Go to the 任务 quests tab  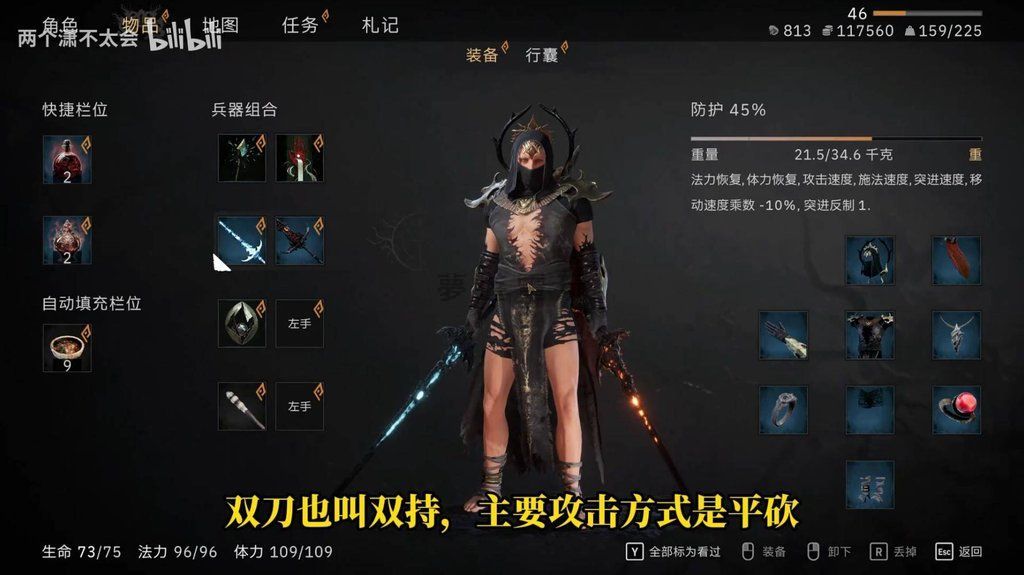coord(300,25)
